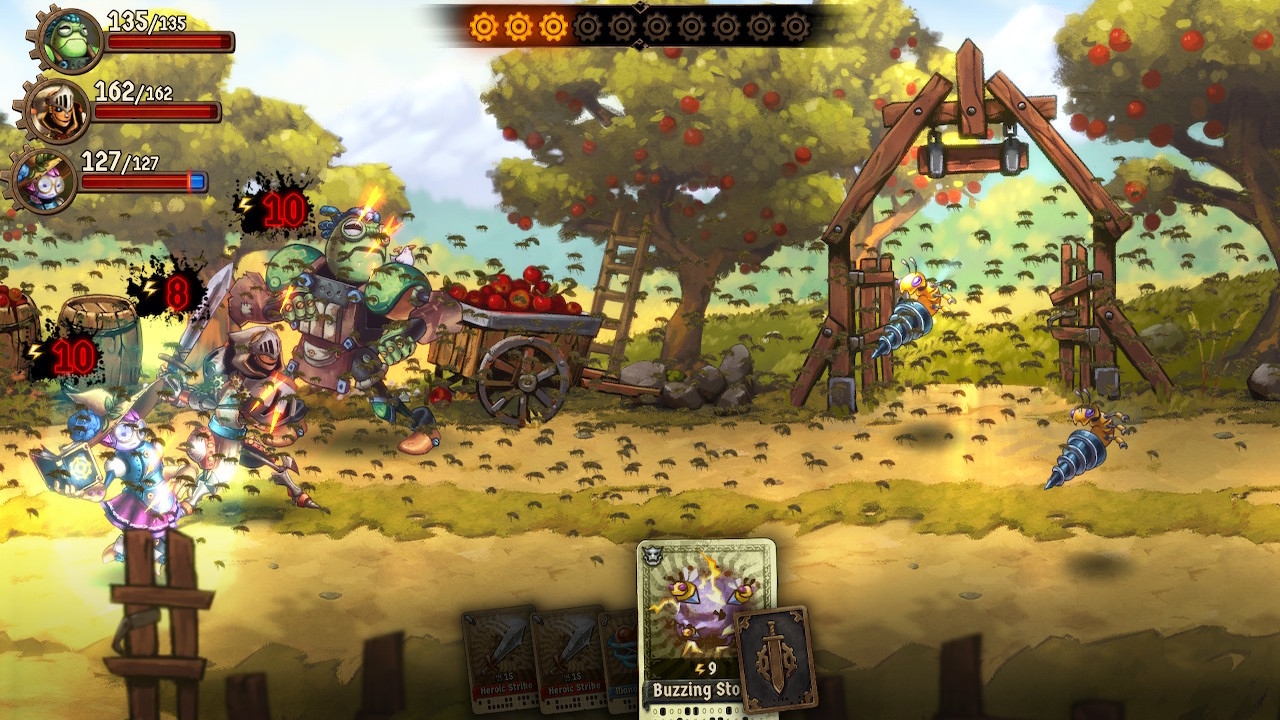Click the sword-emblem card back

pos(776,658)
